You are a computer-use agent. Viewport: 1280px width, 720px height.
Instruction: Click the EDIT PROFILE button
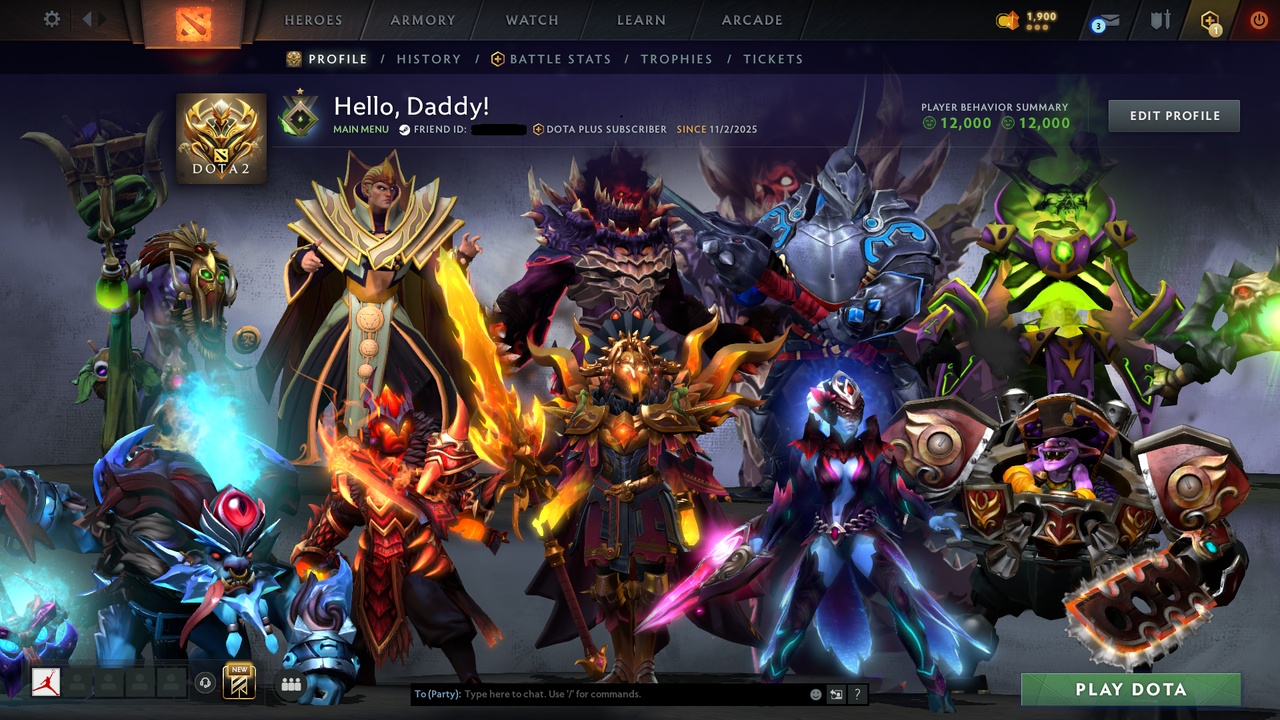(1173, 115)
